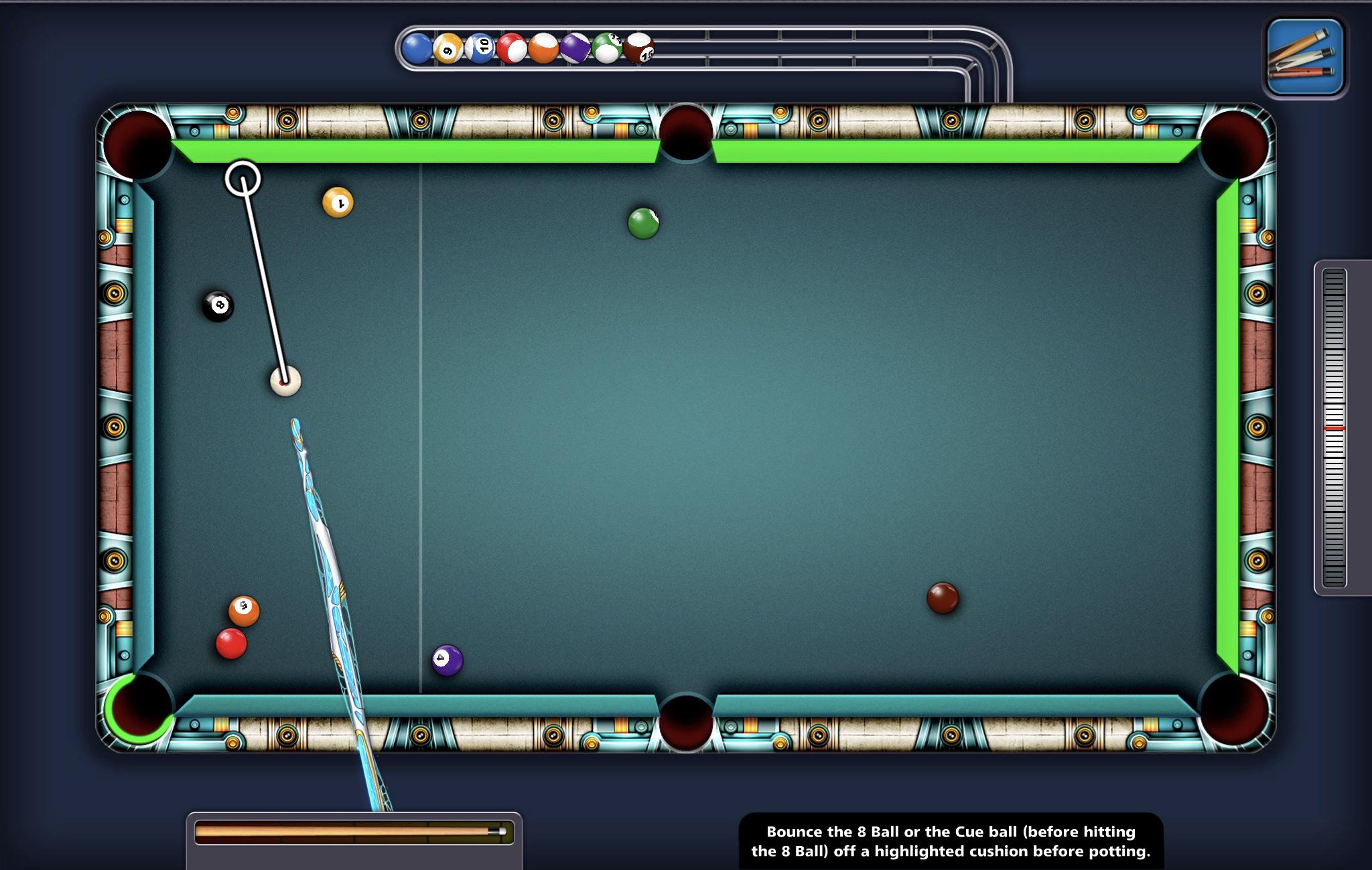Click the 15 ball in the ball rack

tap(641, 48)
